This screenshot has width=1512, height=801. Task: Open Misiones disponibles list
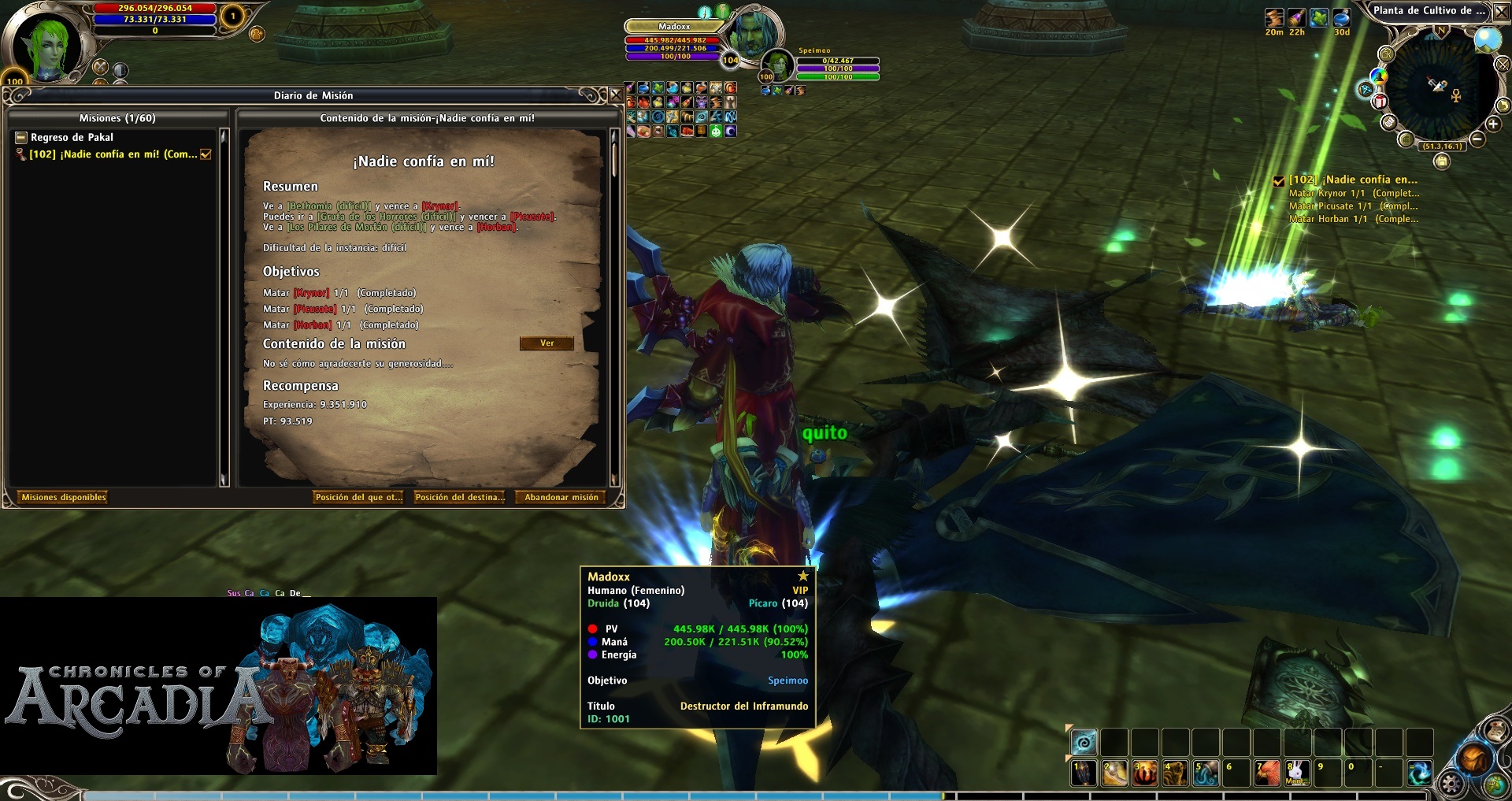coord(63,497)
